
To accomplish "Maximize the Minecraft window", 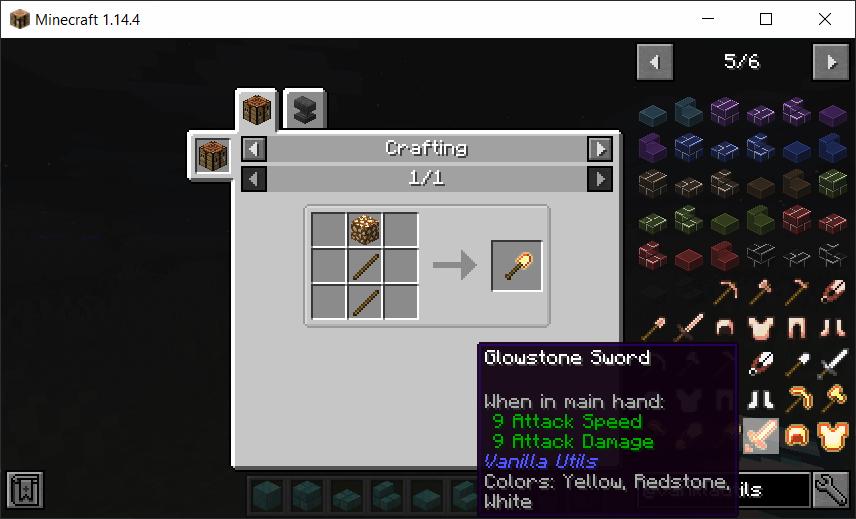I will tap(766, 19).
